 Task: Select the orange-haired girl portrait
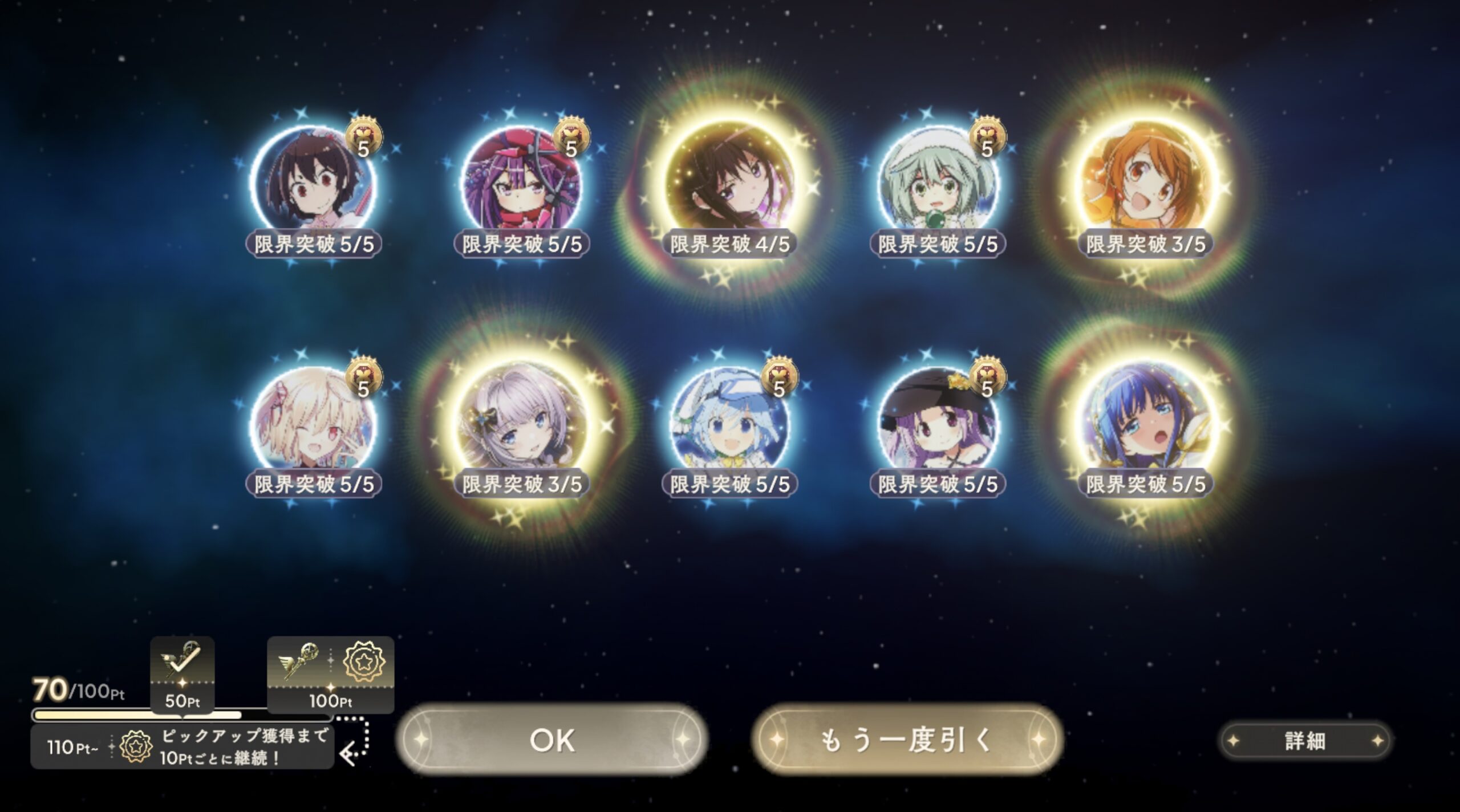1145,182
